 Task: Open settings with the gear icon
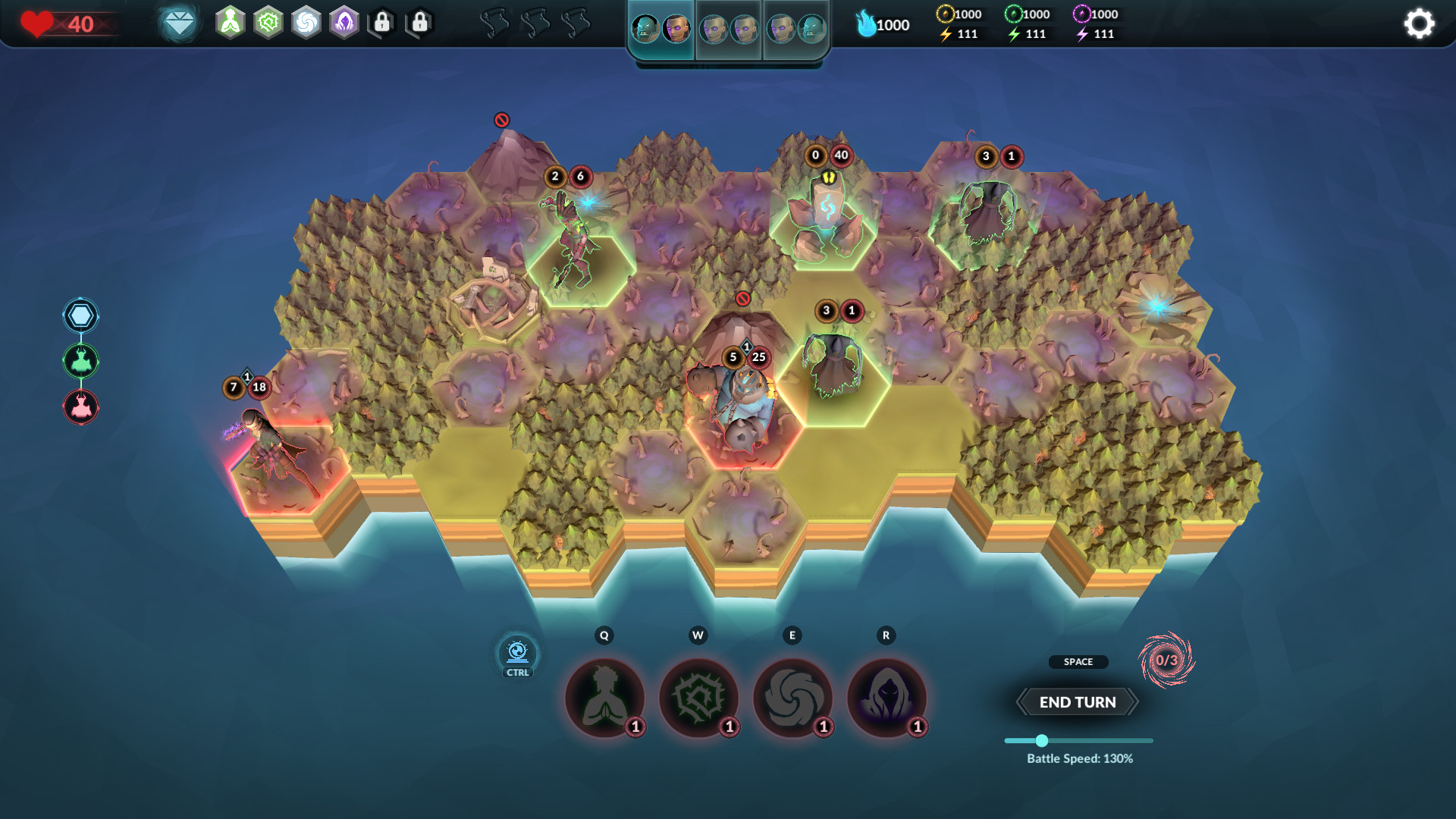(1419, 24)
